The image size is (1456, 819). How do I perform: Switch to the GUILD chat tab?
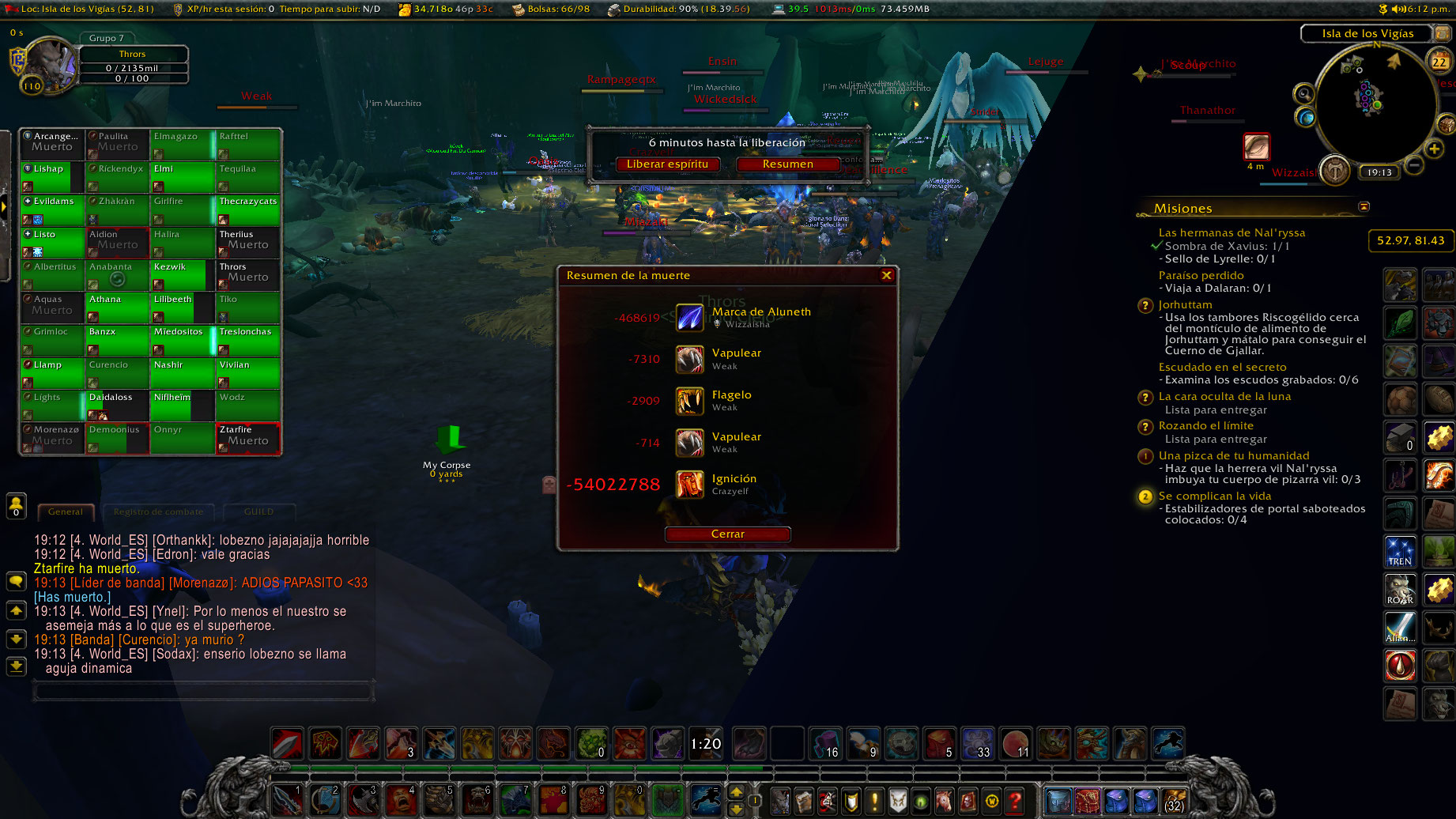point(259,512)
